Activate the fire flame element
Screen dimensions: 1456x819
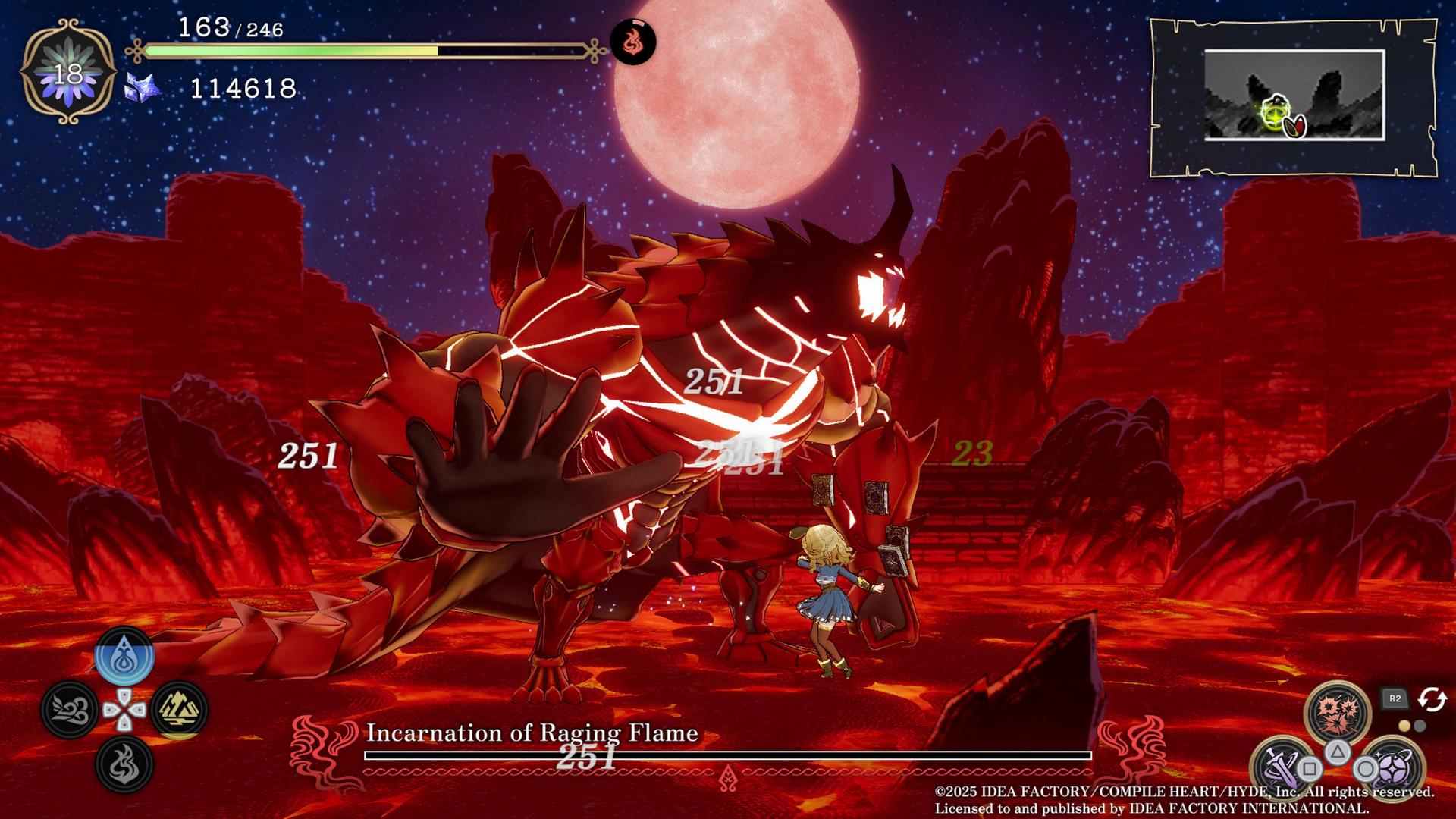point(124,764)
